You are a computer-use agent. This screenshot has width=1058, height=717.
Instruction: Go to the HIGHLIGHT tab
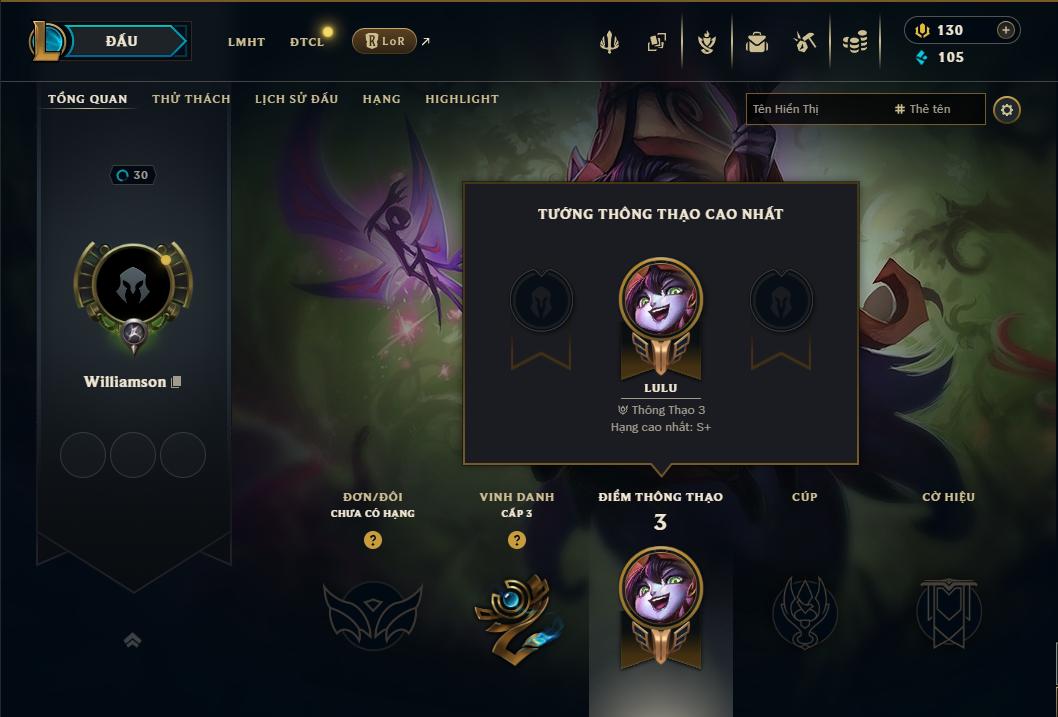tap(461, 99)
